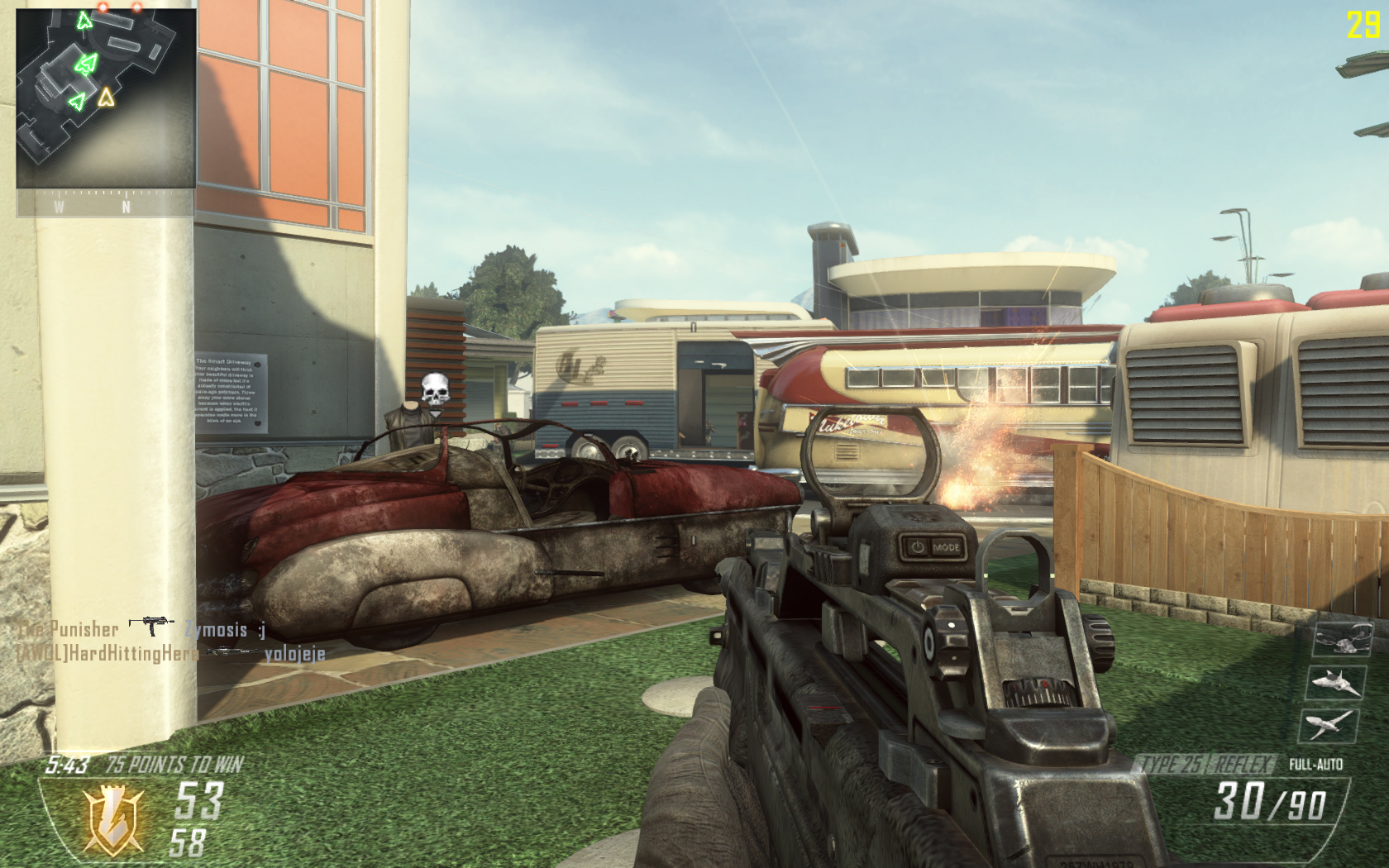Activate the fighter jet scorestreak icon
Viewport: 1389px width, 868px height.
pyautogui.click(x=1334, y=682)
